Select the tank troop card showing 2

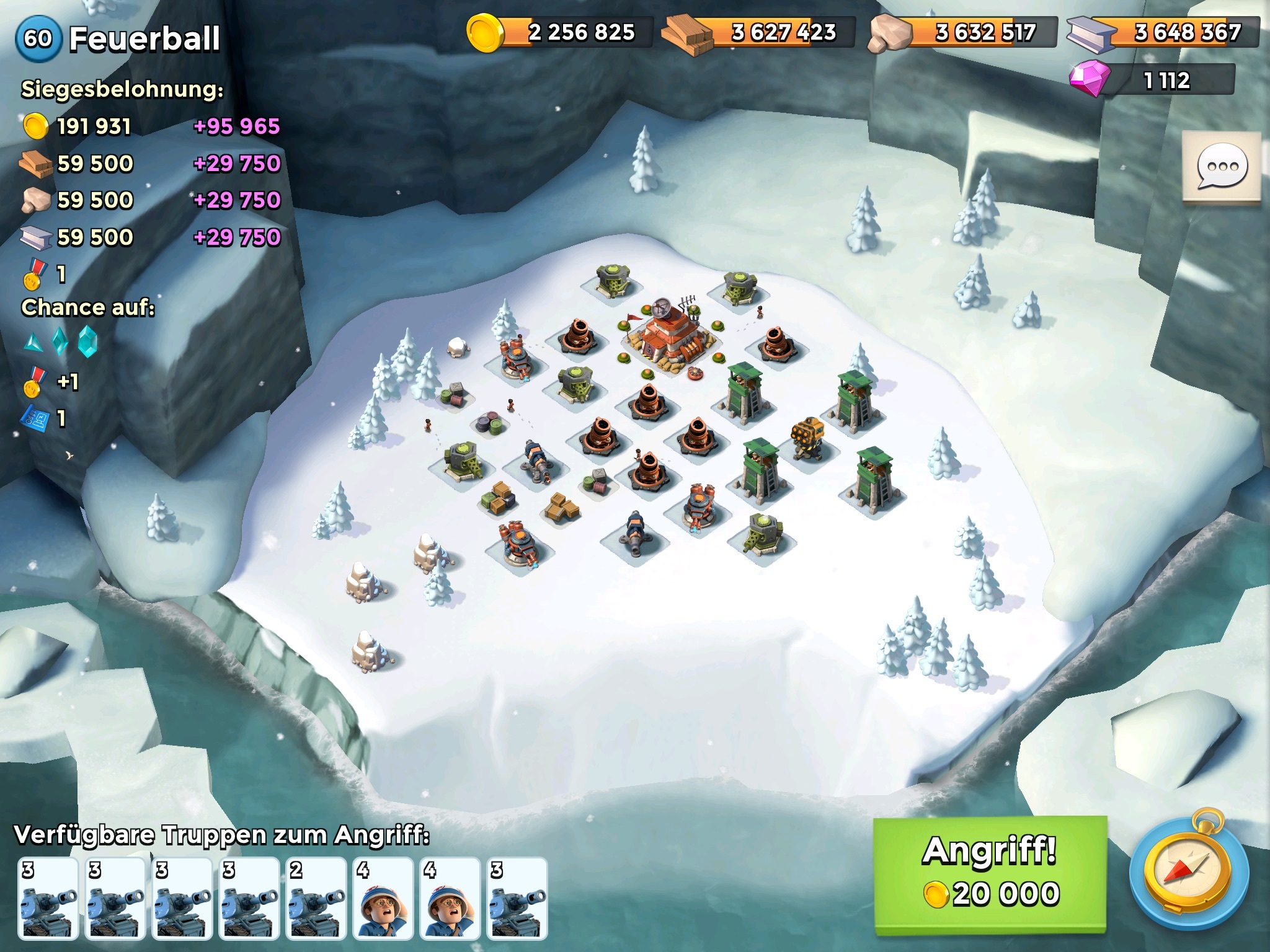click(316, 898)
